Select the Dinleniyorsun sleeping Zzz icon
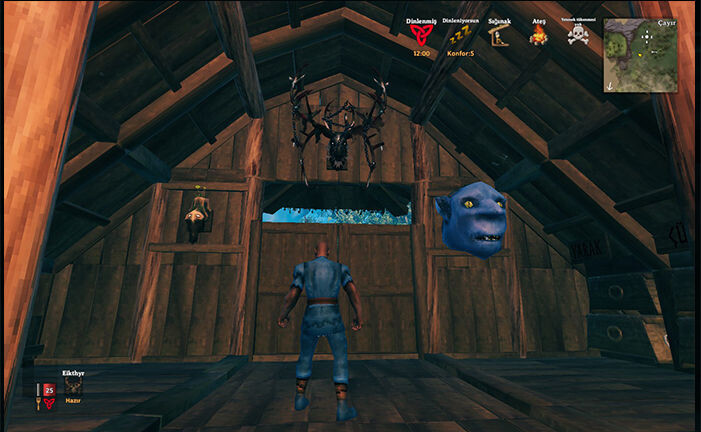This screenshot has width=701, height=432. point(459,36)
